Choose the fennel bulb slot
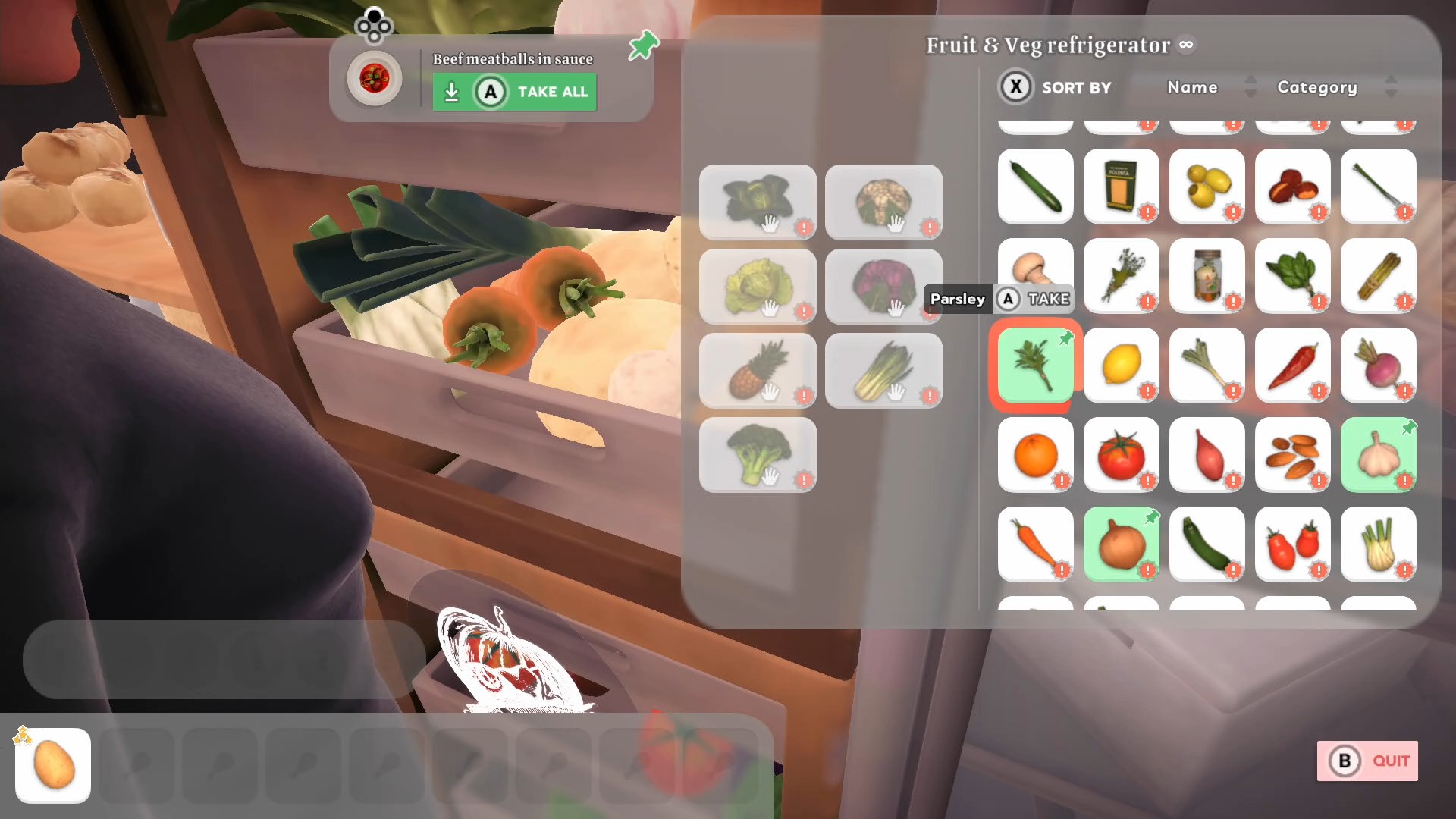This screenshot has height=819, width=1456. pyautogui.click(x=1378, y=544)
